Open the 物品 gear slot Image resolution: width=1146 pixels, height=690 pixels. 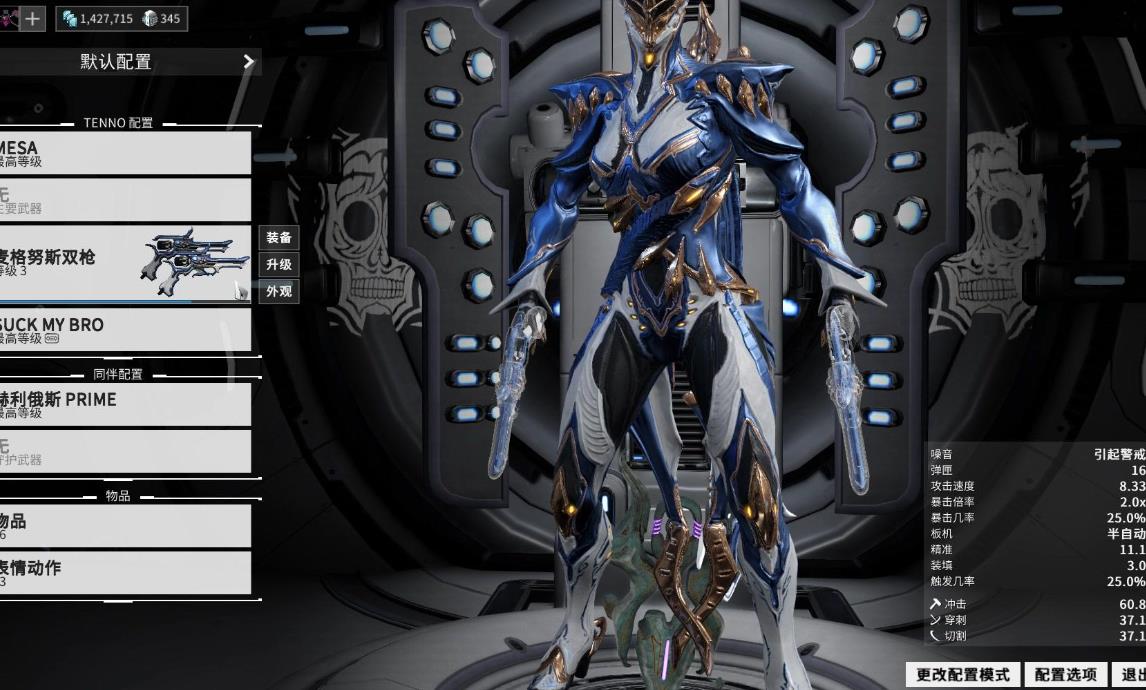[x=125, y=526]
